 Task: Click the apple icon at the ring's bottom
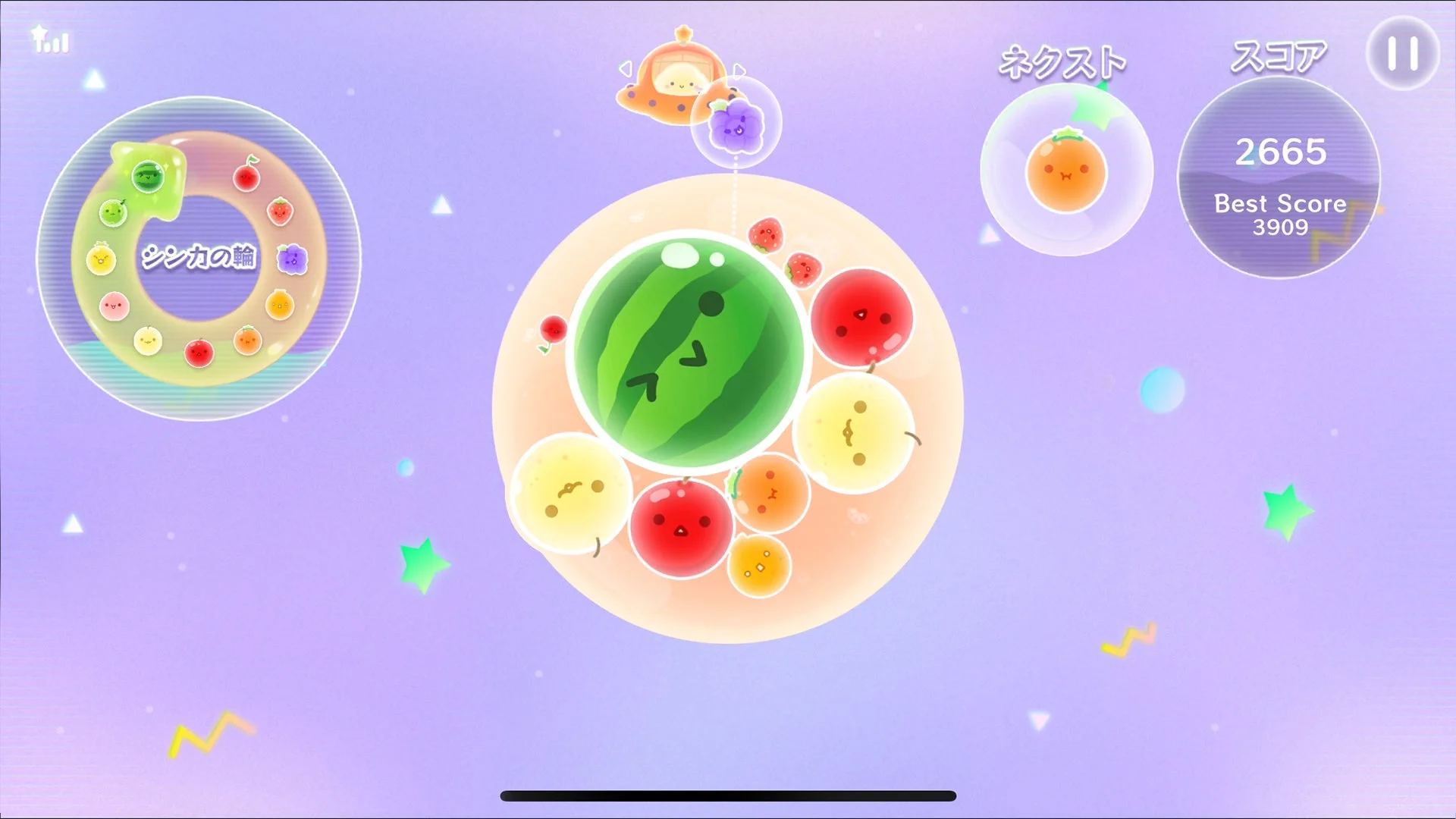point(199,352)
